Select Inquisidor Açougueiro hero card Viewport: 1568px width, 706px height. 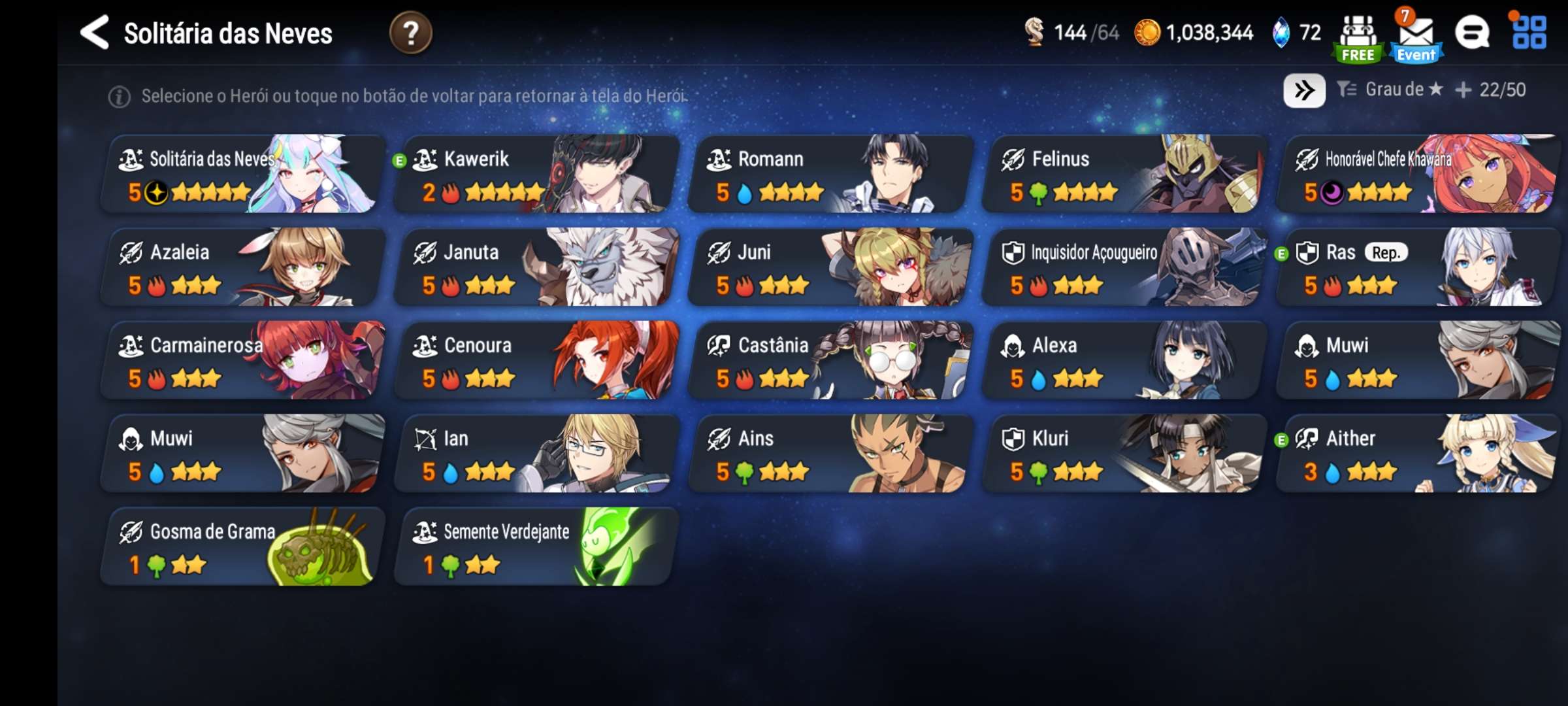[1124, 267]
